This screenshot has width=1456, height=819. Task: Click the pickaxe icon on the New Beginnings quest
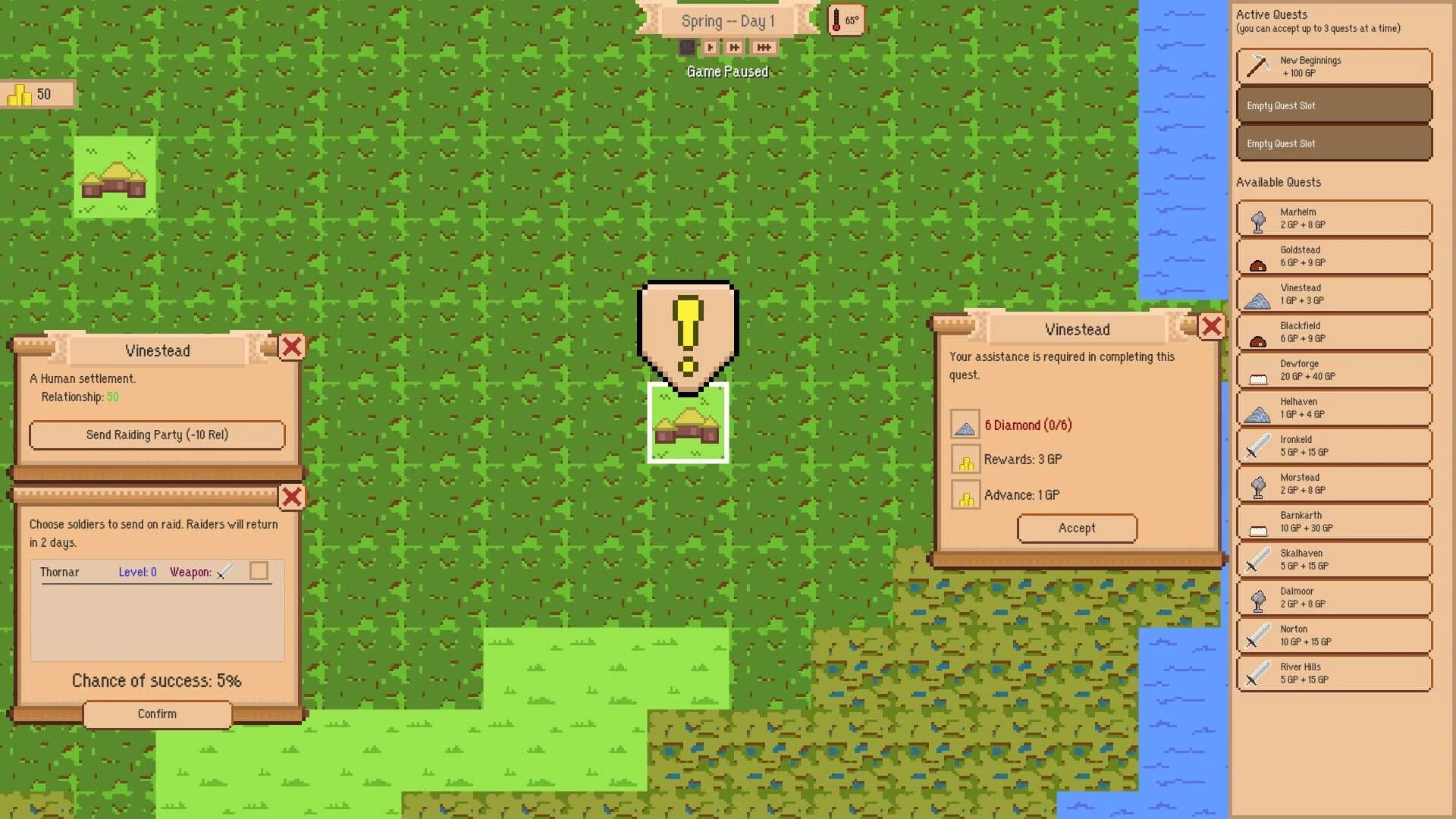coord(1257,66)
